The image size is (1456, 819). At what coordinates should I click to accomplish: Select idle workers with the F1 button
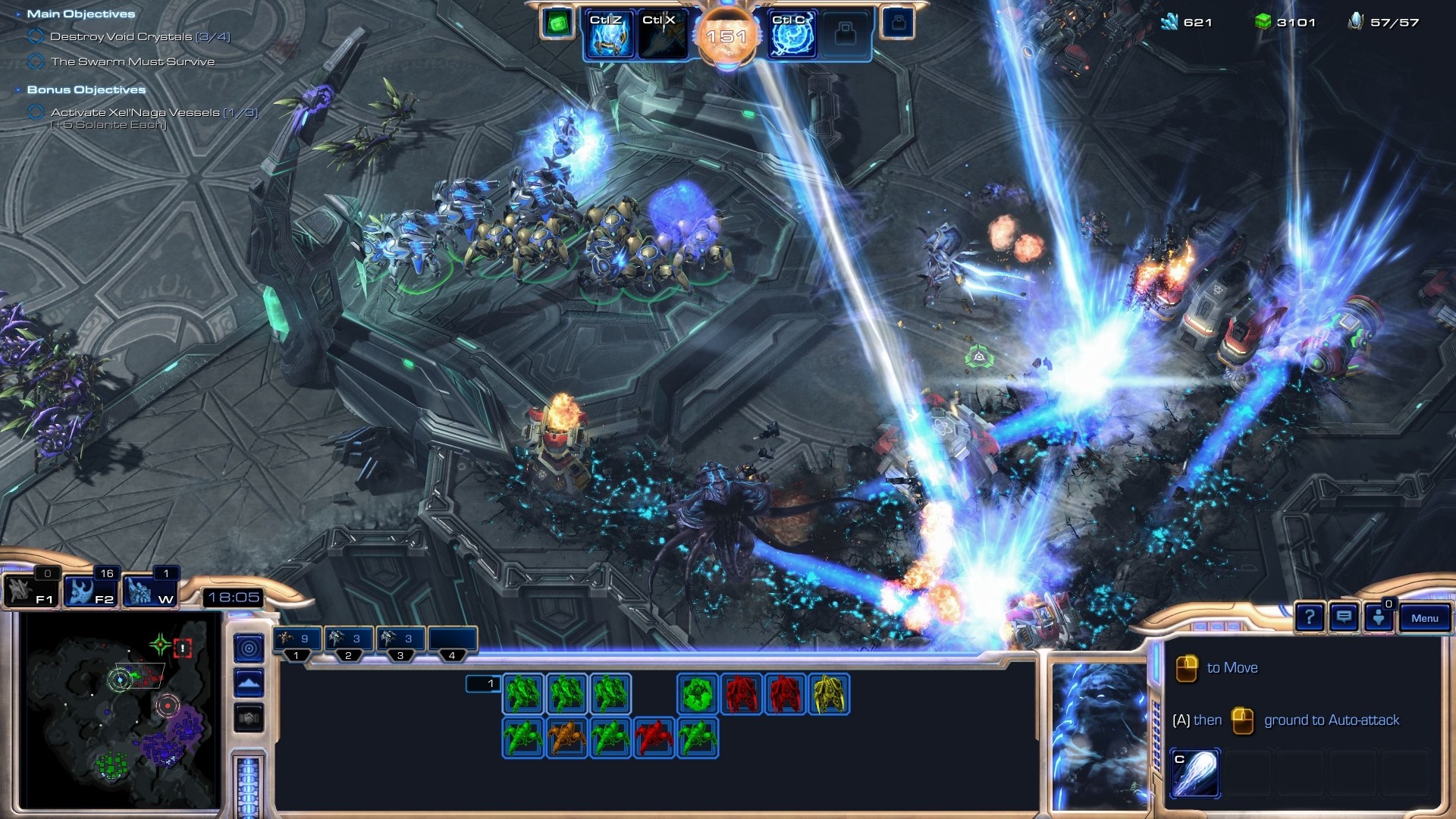pos(30,591)
